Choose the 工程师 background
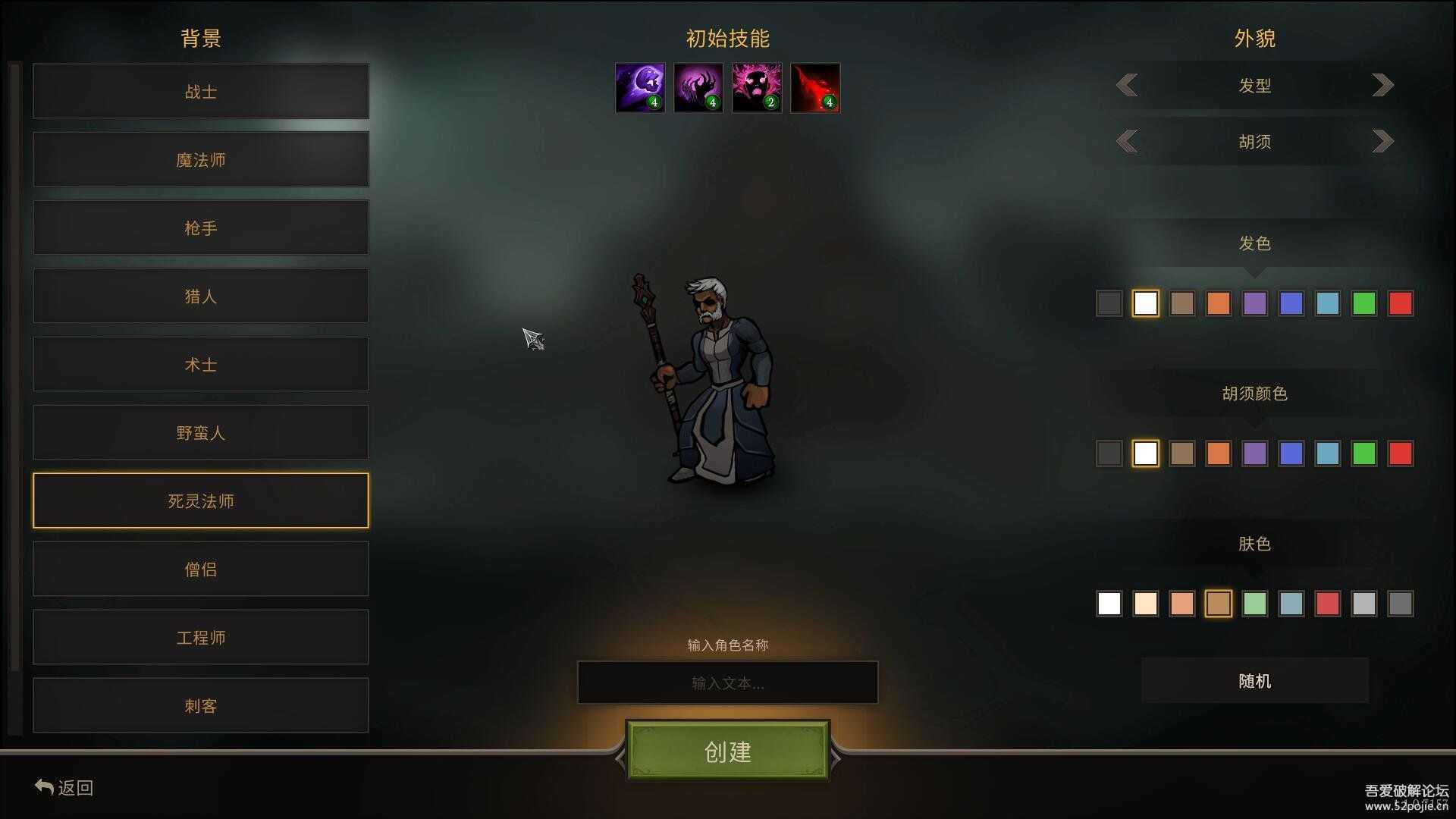The image size is (1456, 819). click(x=201, y=638)
